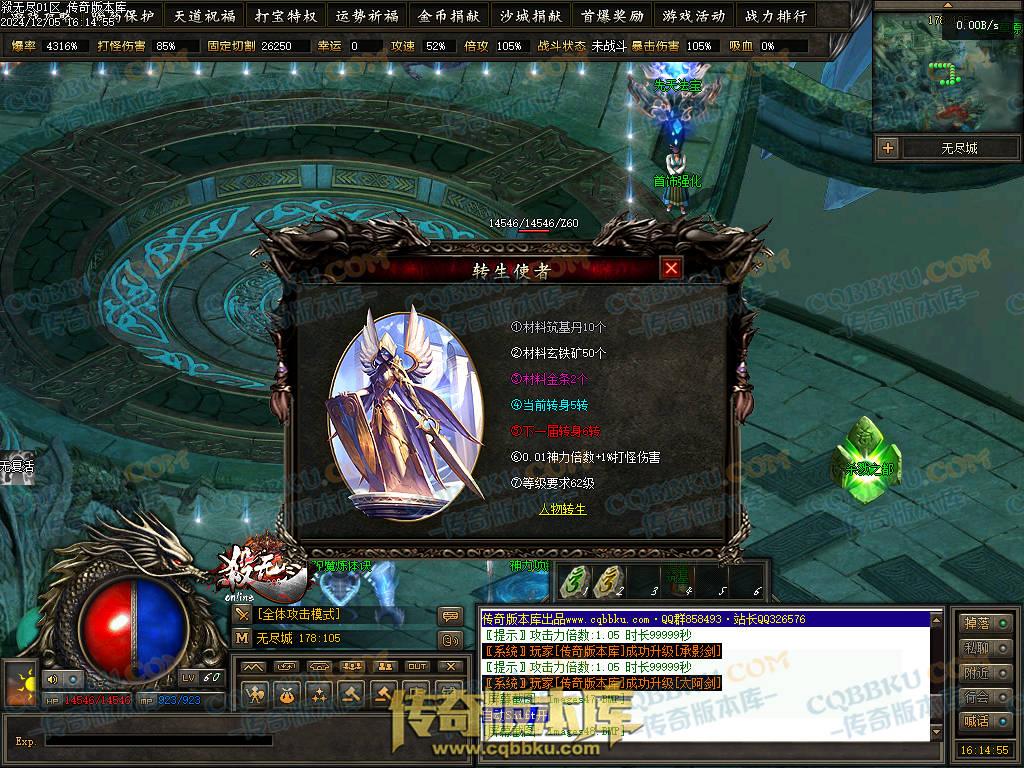This screenshot has width=1024, height=768.
Task: View the 战力排行 ranking menu
Action: pyautogui.click(x=775, y=16)
